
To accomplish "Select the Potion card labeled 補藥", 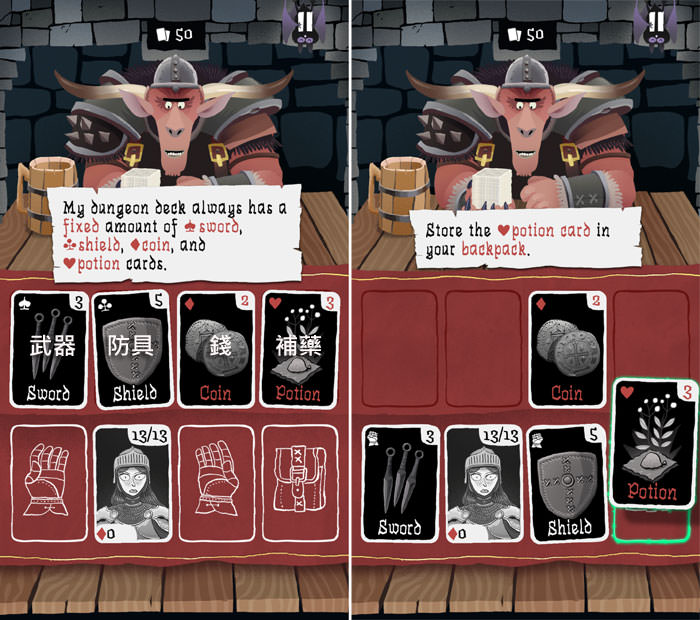I will pos(298,349).
